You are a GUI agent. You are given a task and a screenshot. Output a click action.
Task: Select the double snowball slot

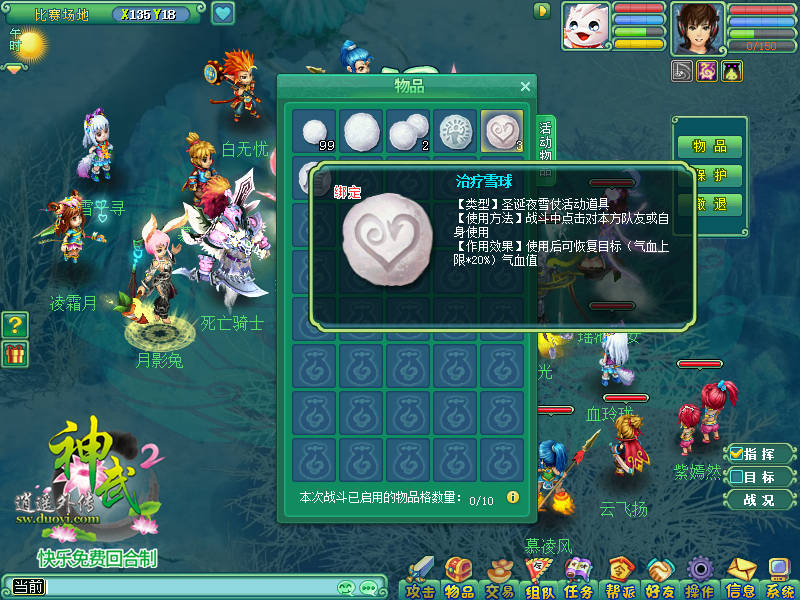click(409, 131)
